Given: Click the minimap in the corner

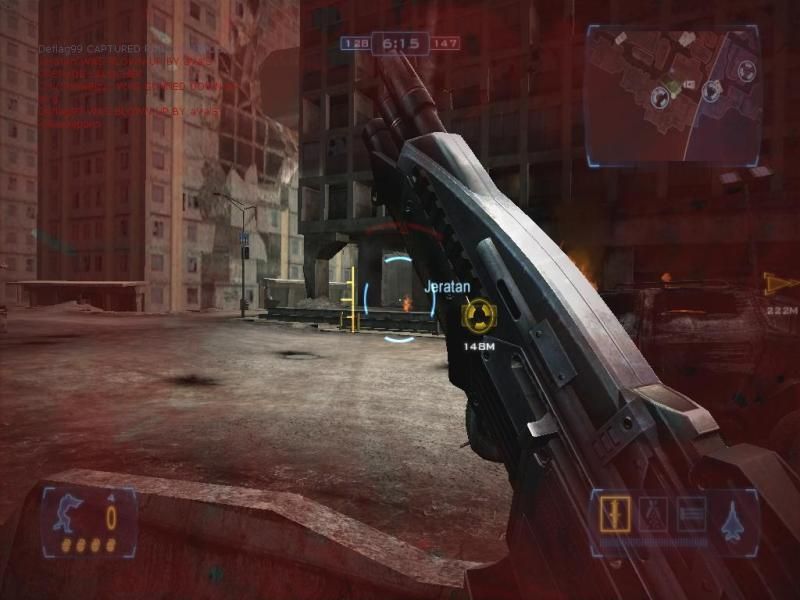Looking at the screenshot, I should (x=672, y=93).
